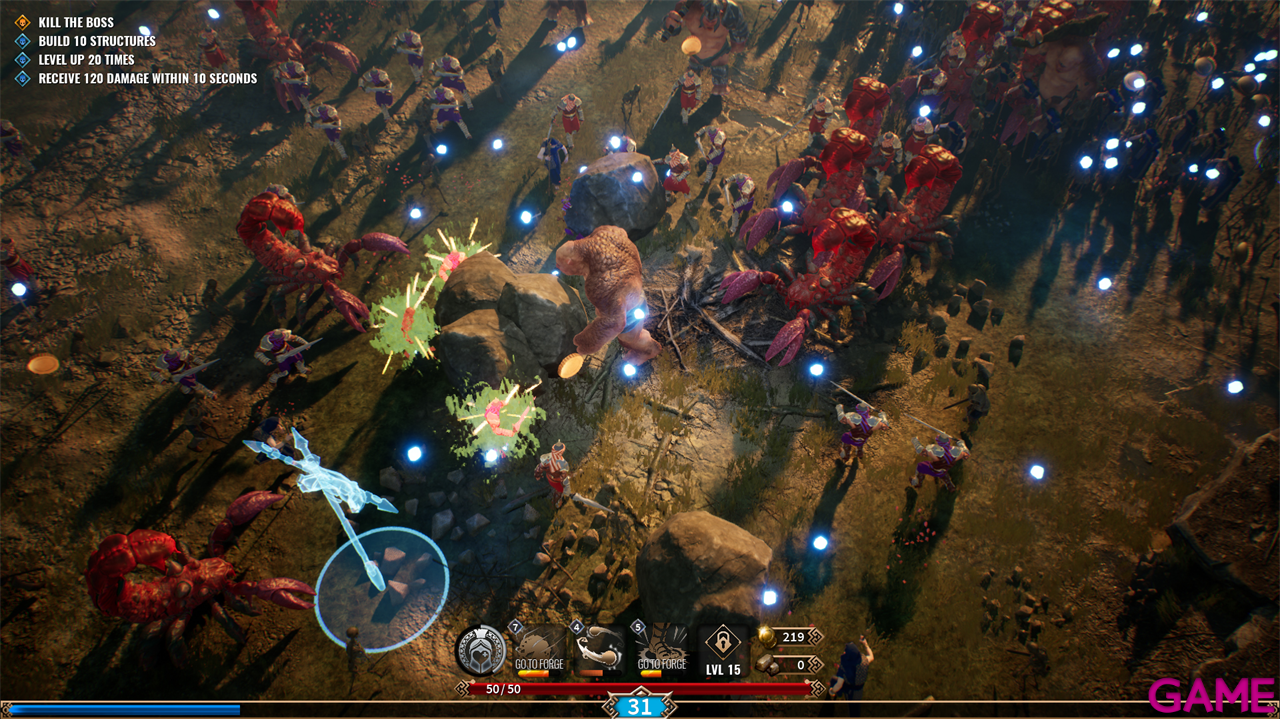Viewport: 1280px width, 719px height.
Task: Click the Build 10 Structures objective
Action: tap(96, 41)
